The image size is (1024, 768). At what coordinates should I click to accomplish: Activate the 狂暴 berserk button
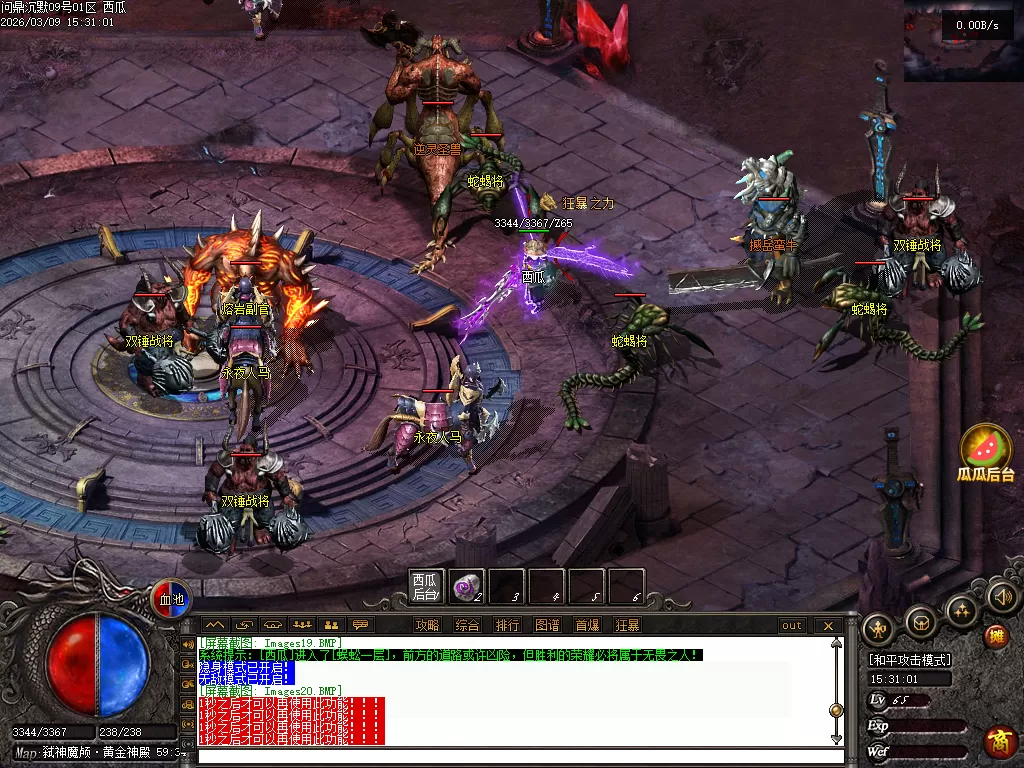click(627, 626)
